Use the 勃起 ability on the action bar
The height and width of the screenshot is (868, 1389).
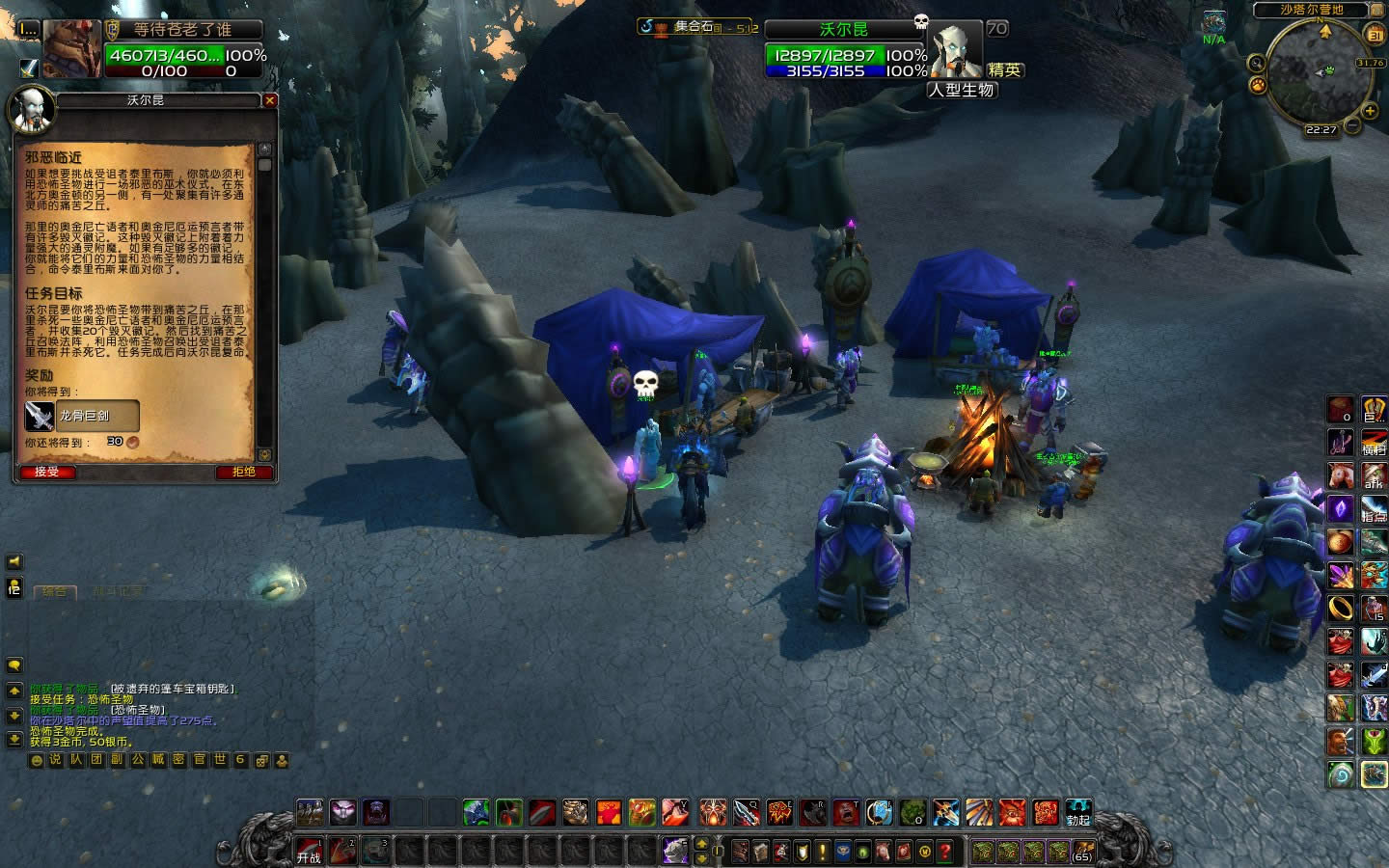[x=1078, y=812]
